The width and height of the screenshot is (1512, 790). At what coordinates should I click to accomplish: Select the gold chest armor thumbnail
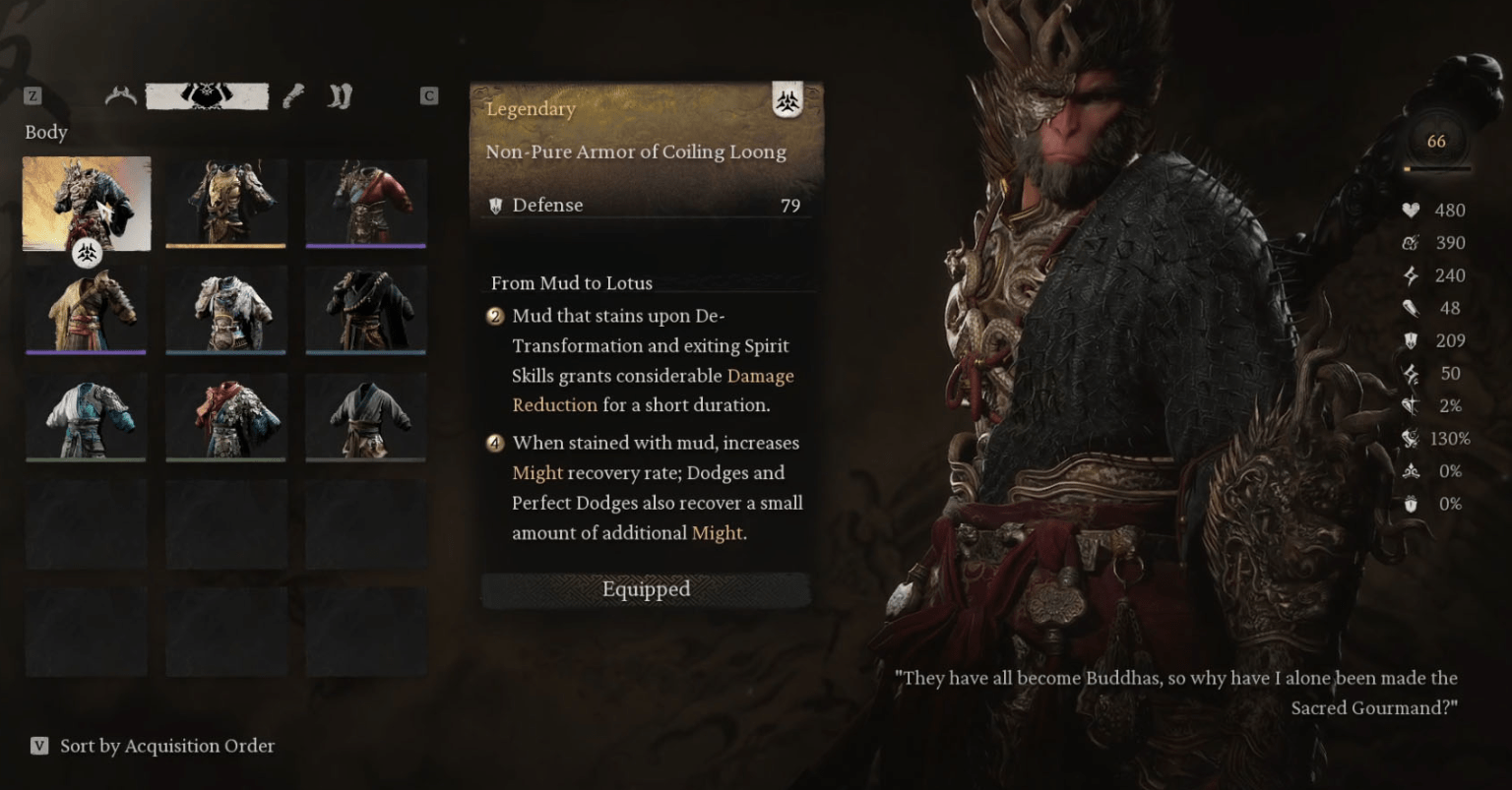click(225, 204)
